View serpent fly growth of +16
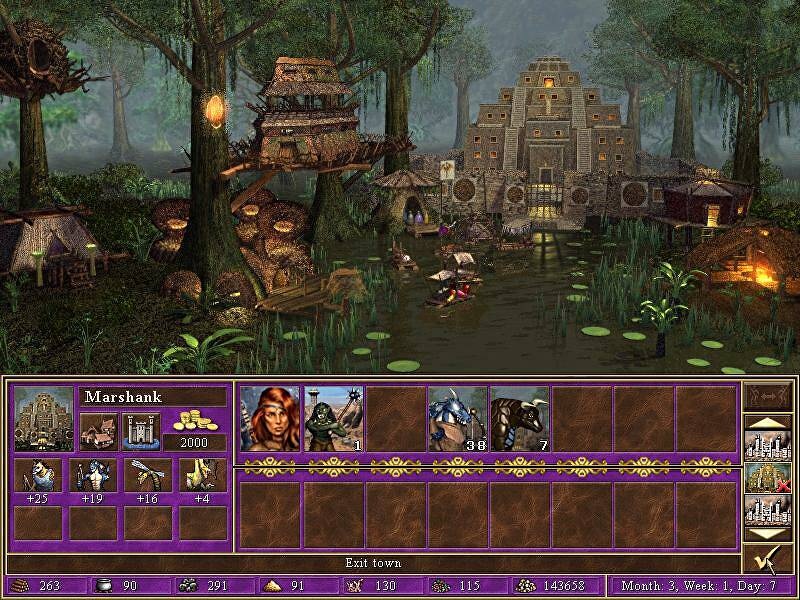 148,476
